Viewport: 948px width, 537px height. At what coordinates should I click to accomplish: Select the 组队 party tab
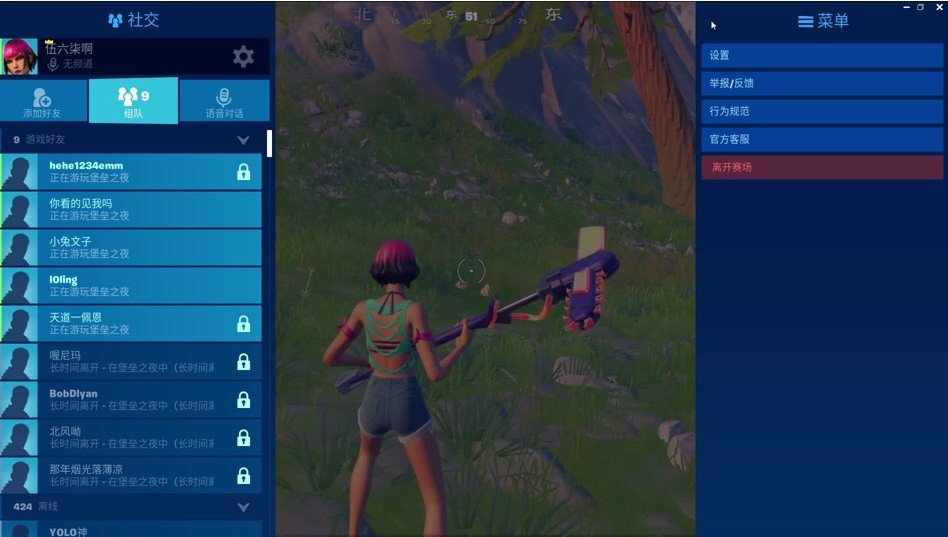pos(133,101)
